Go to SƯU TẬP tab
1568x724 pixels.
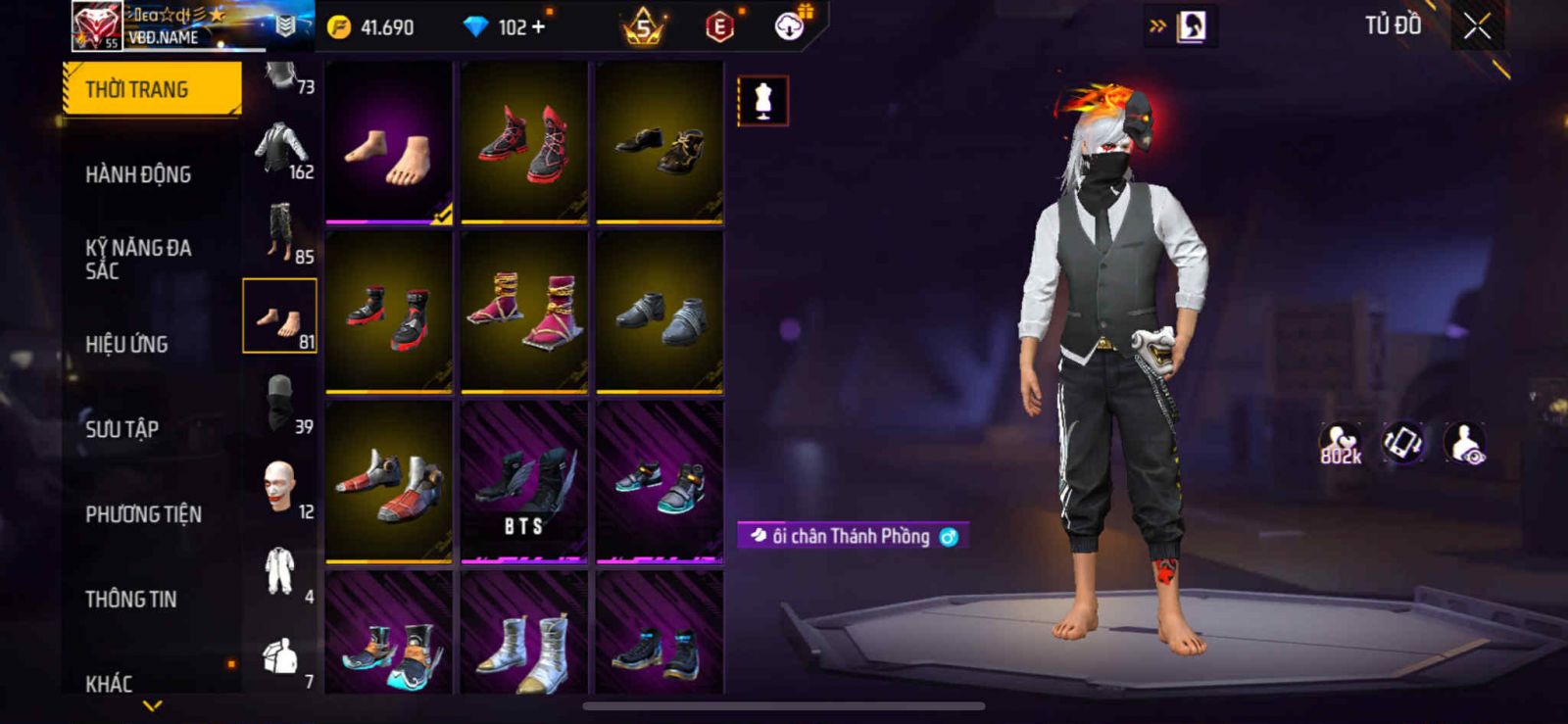pos(122,429)
